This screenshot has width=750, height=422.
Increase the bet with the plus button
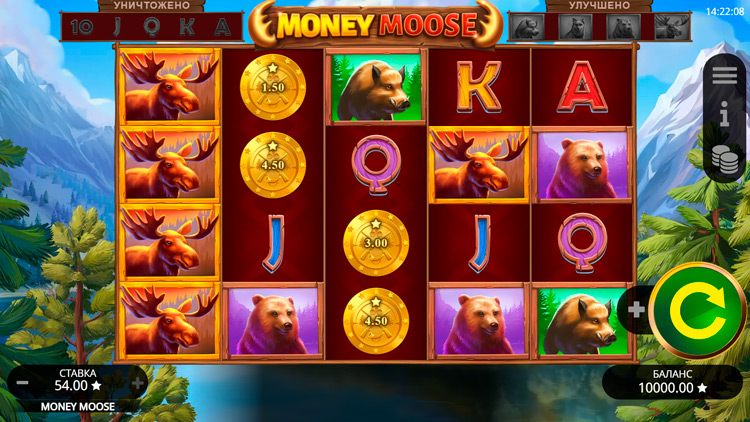click(138, 382)
